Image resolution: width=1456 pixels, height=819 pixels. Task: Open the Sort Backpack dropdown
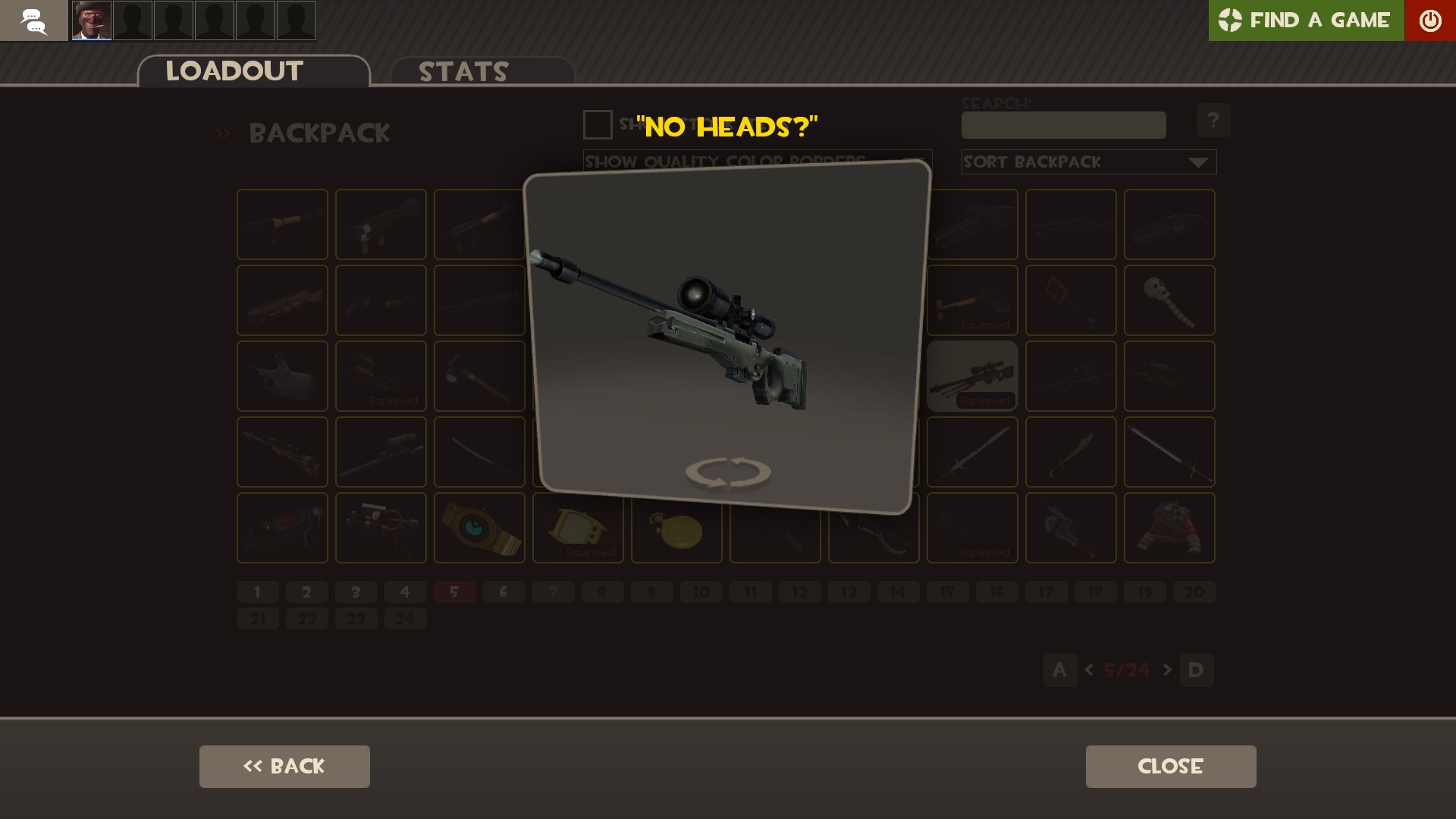pos(1088,162)
